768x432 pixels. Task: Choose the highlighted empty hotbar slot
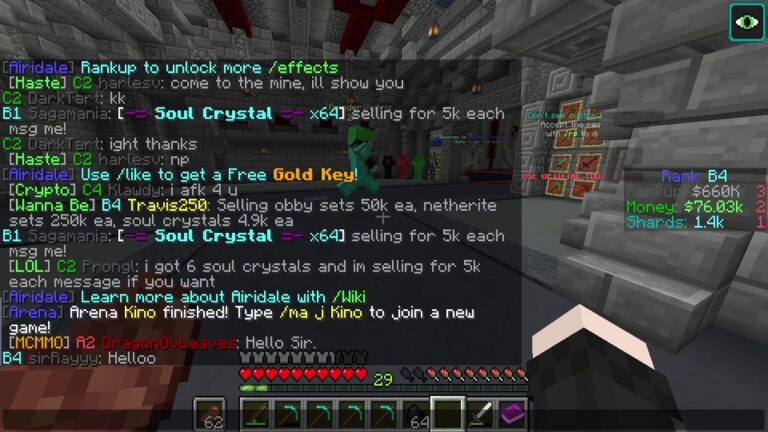click(x=448, y=412)
